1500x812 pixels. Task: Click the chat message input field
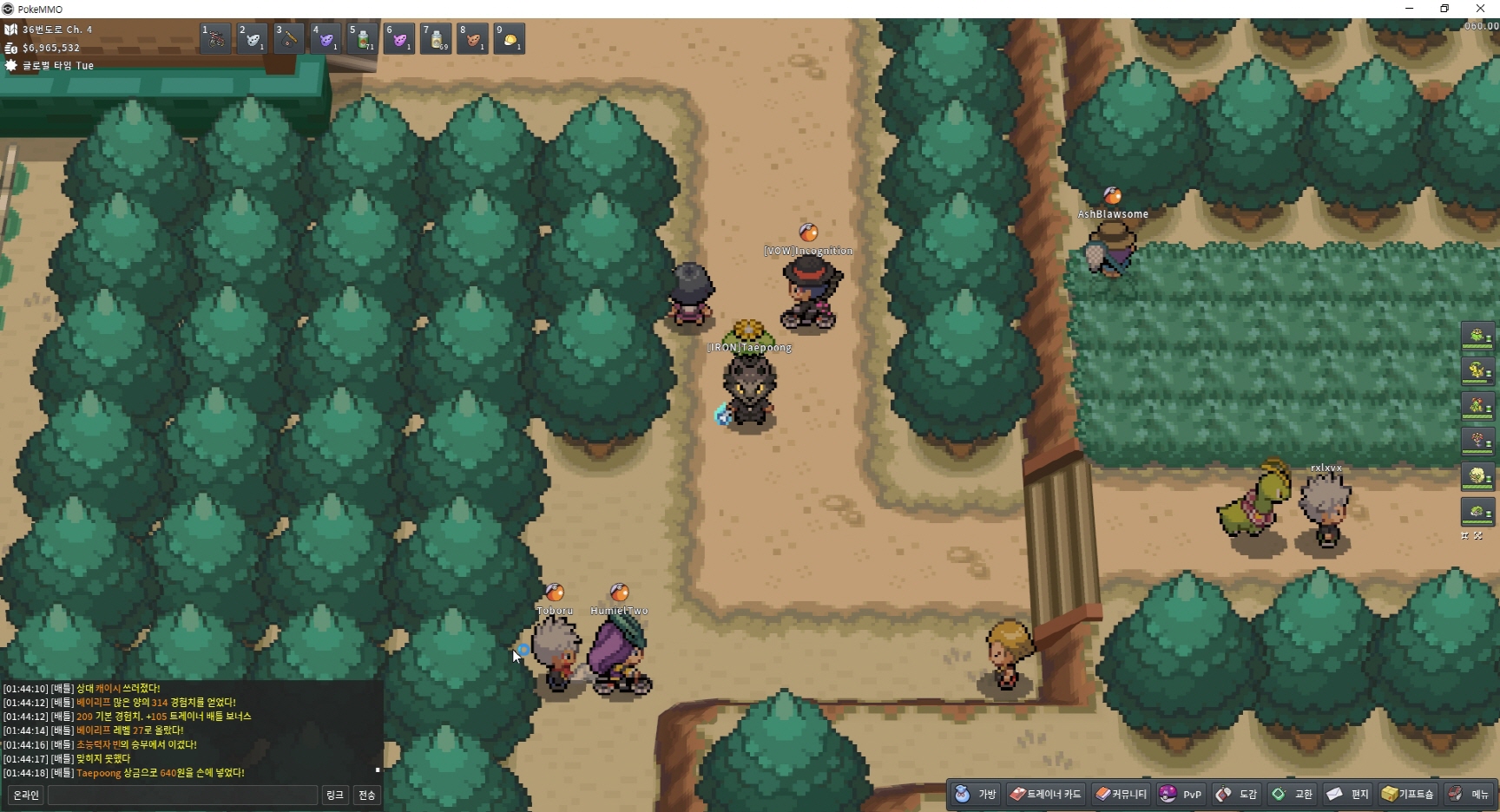(182, 795)
